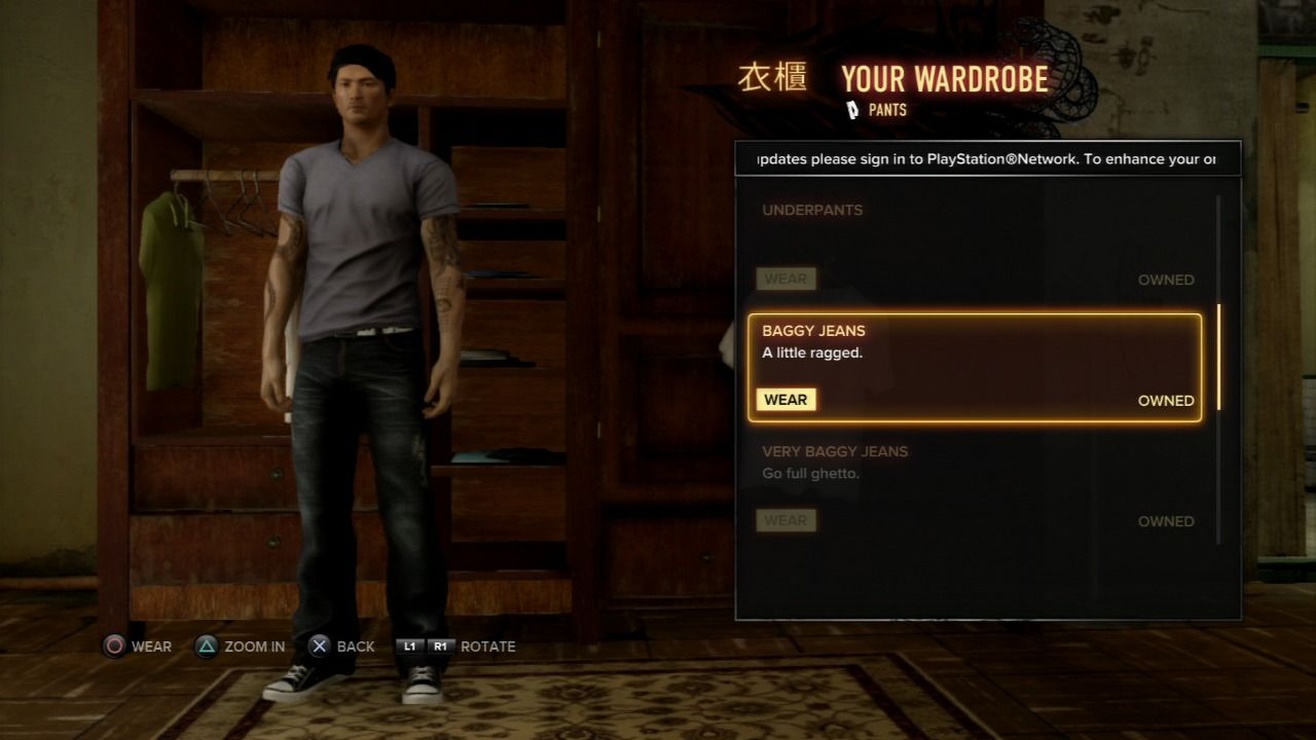Click the Wear button for Very Baggy Jeans
Screen dimensions: 1316x740
786,520
